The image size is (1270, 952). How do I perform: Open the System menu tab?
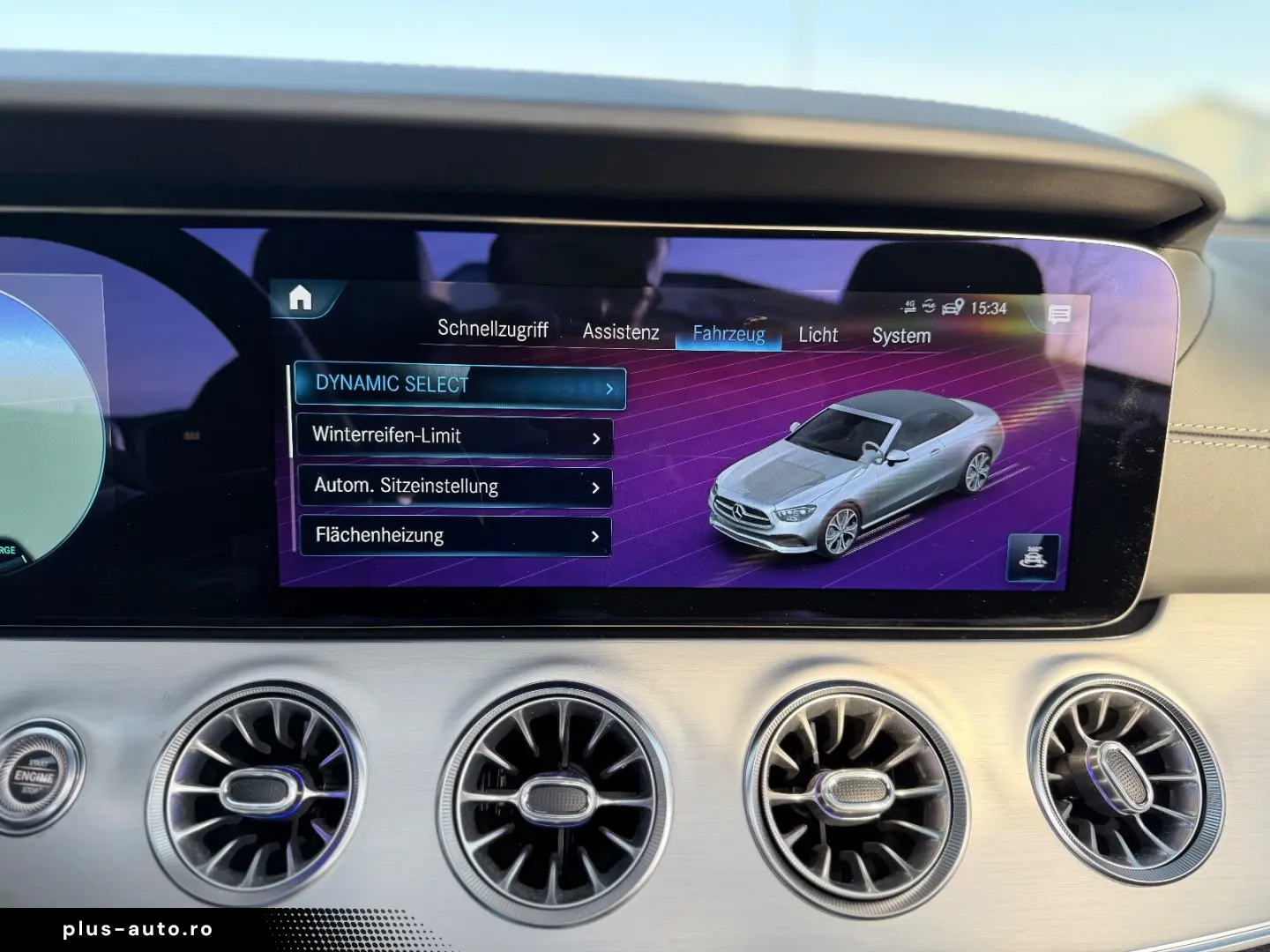[900, 336]
